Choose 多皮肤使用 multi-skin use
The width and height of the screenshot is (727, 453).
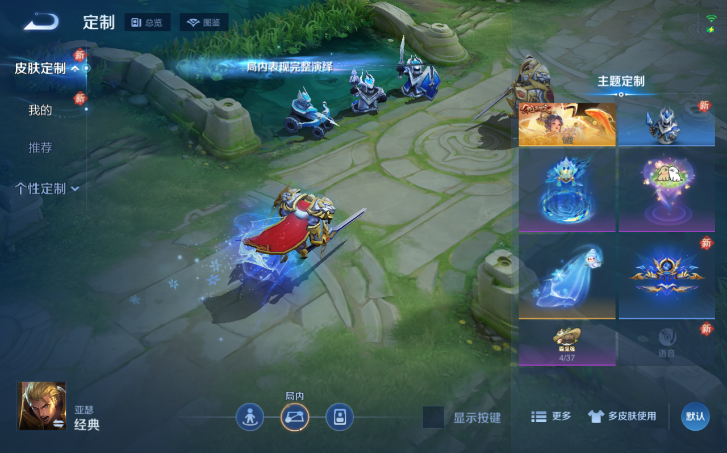pyautogui.click(x=622, y=416)
